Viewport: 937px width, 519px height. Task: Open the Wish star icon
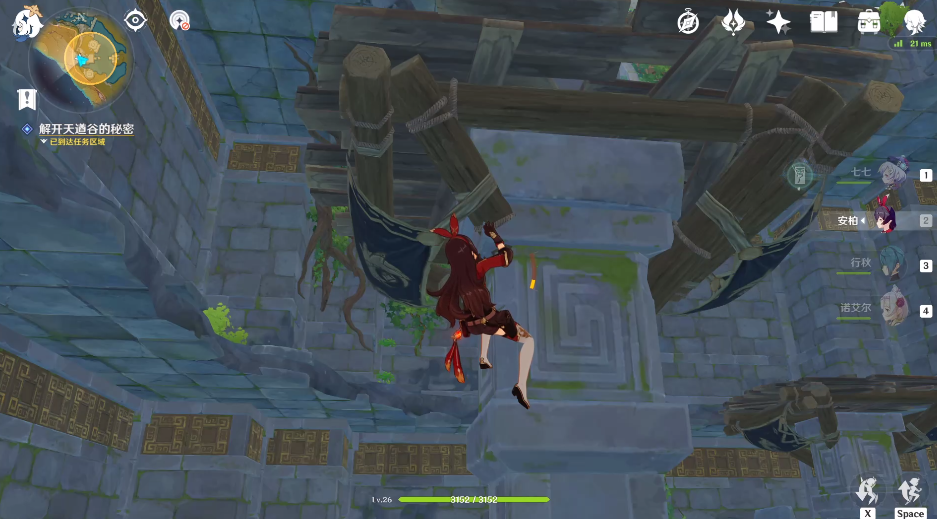[778, 21]
